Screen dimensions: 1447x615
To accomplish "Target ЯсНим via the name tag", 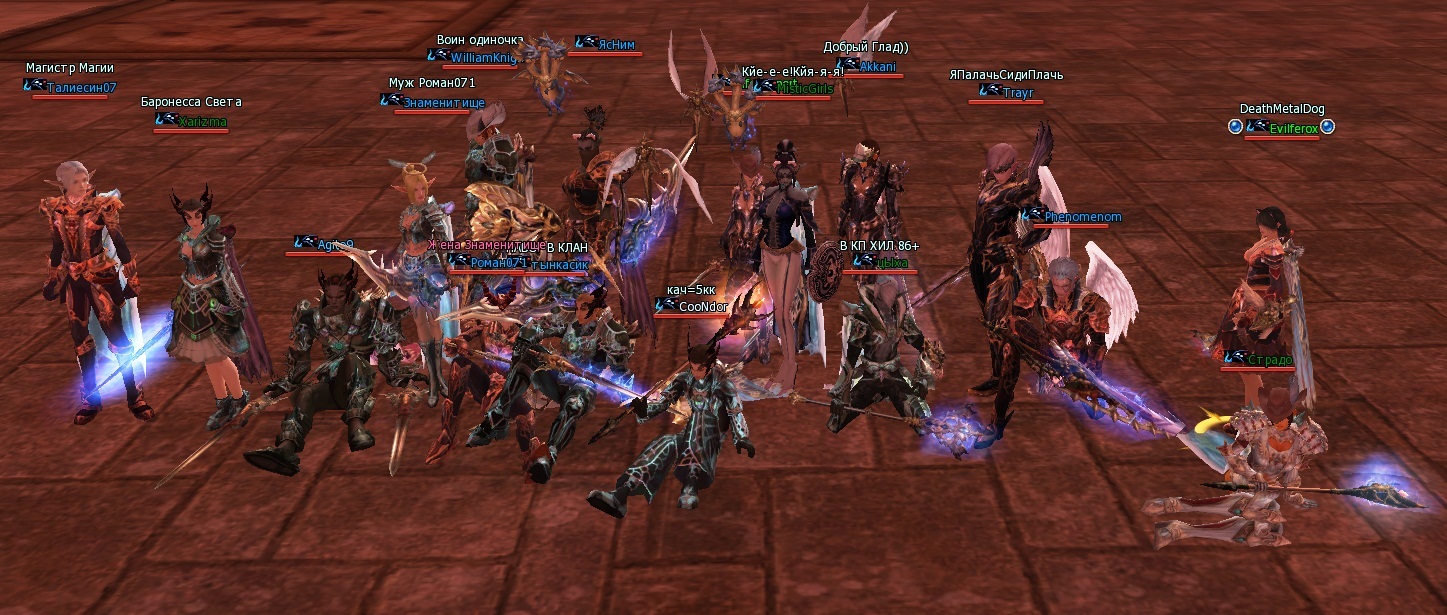I will [x=615, y=44].
